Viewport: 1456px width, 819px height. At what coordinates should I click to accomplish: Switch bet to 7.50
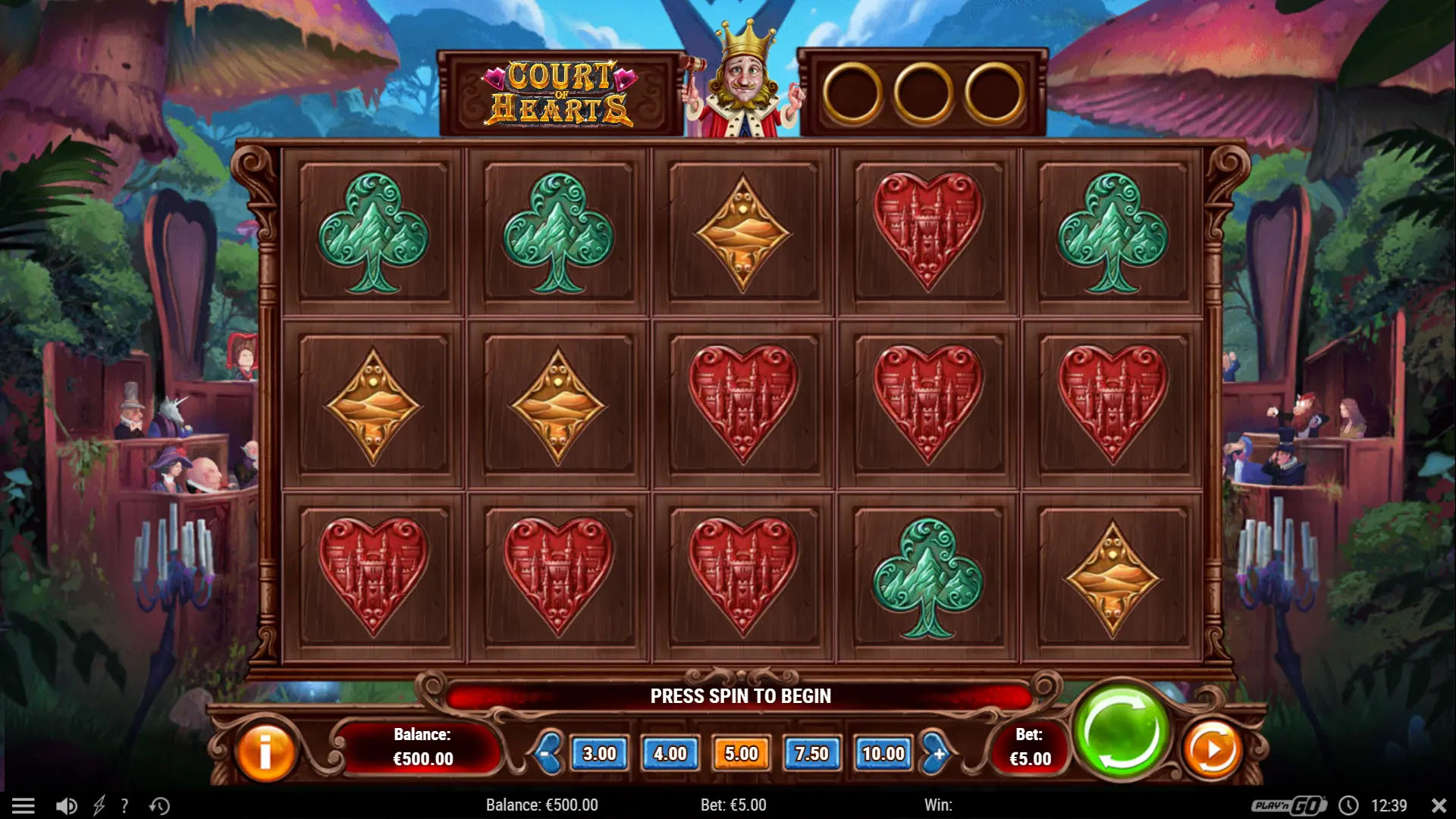pos(813,754)
